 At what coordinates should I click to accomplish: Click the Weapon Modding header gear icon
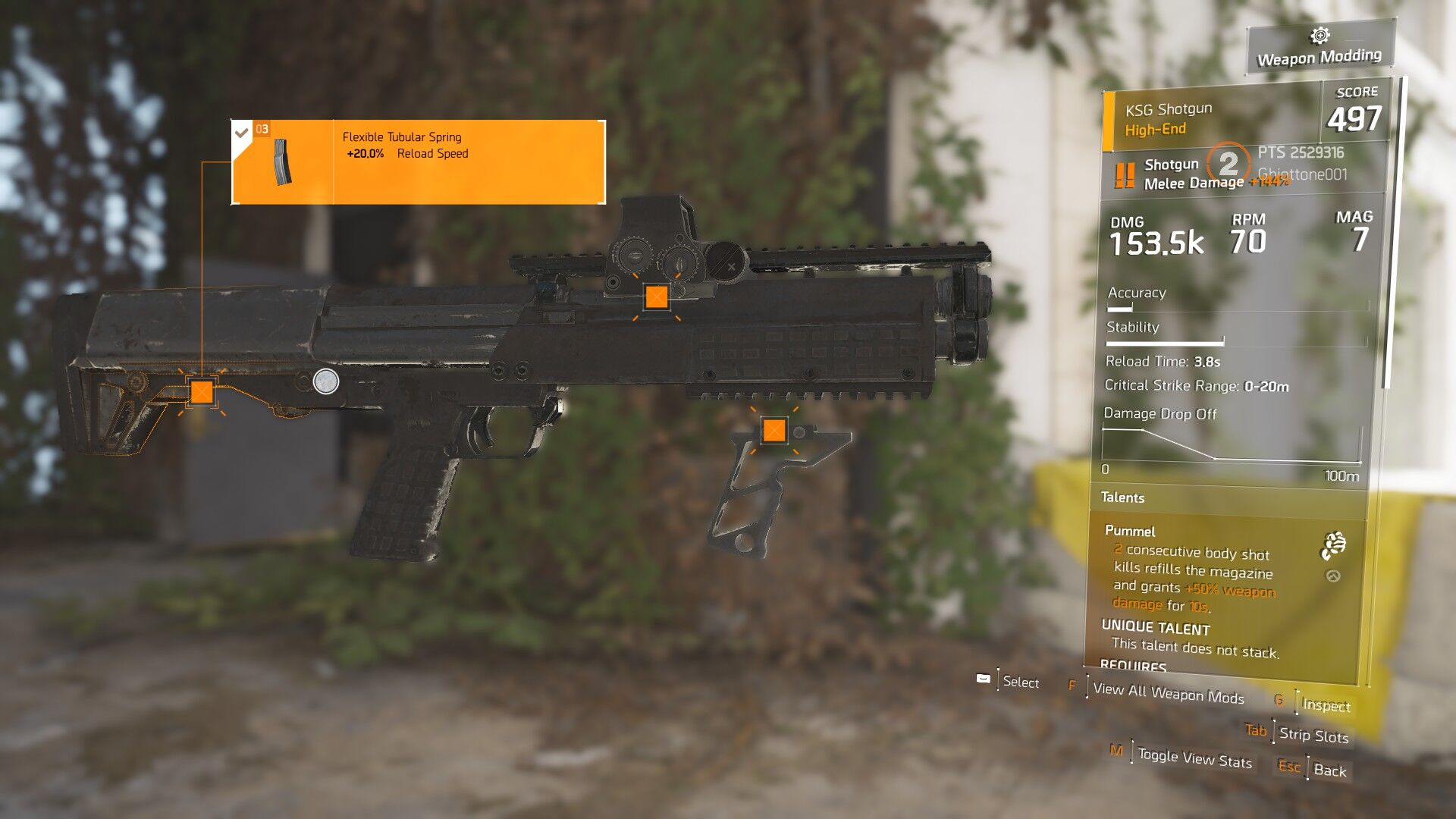point(1319,36)
